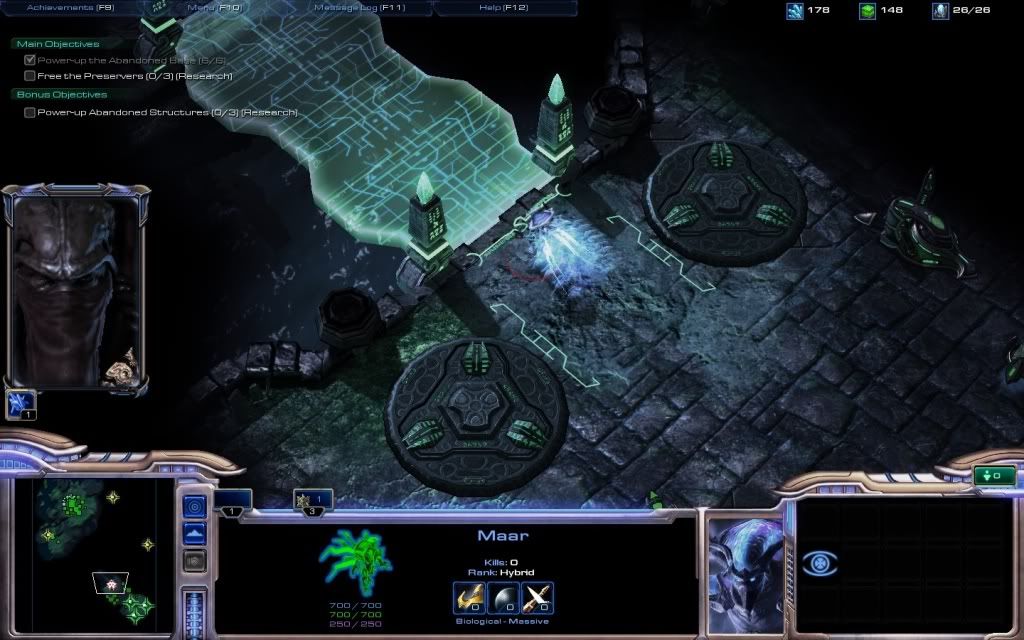Activate the minimap ping button
This screenshot has height=640, width=1024.
(x=195, y=507)
